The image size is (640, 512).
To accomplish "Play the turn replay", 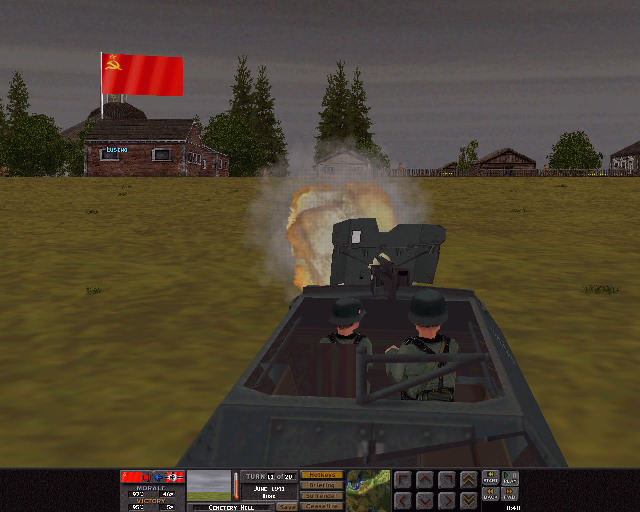I will (511, 478).
